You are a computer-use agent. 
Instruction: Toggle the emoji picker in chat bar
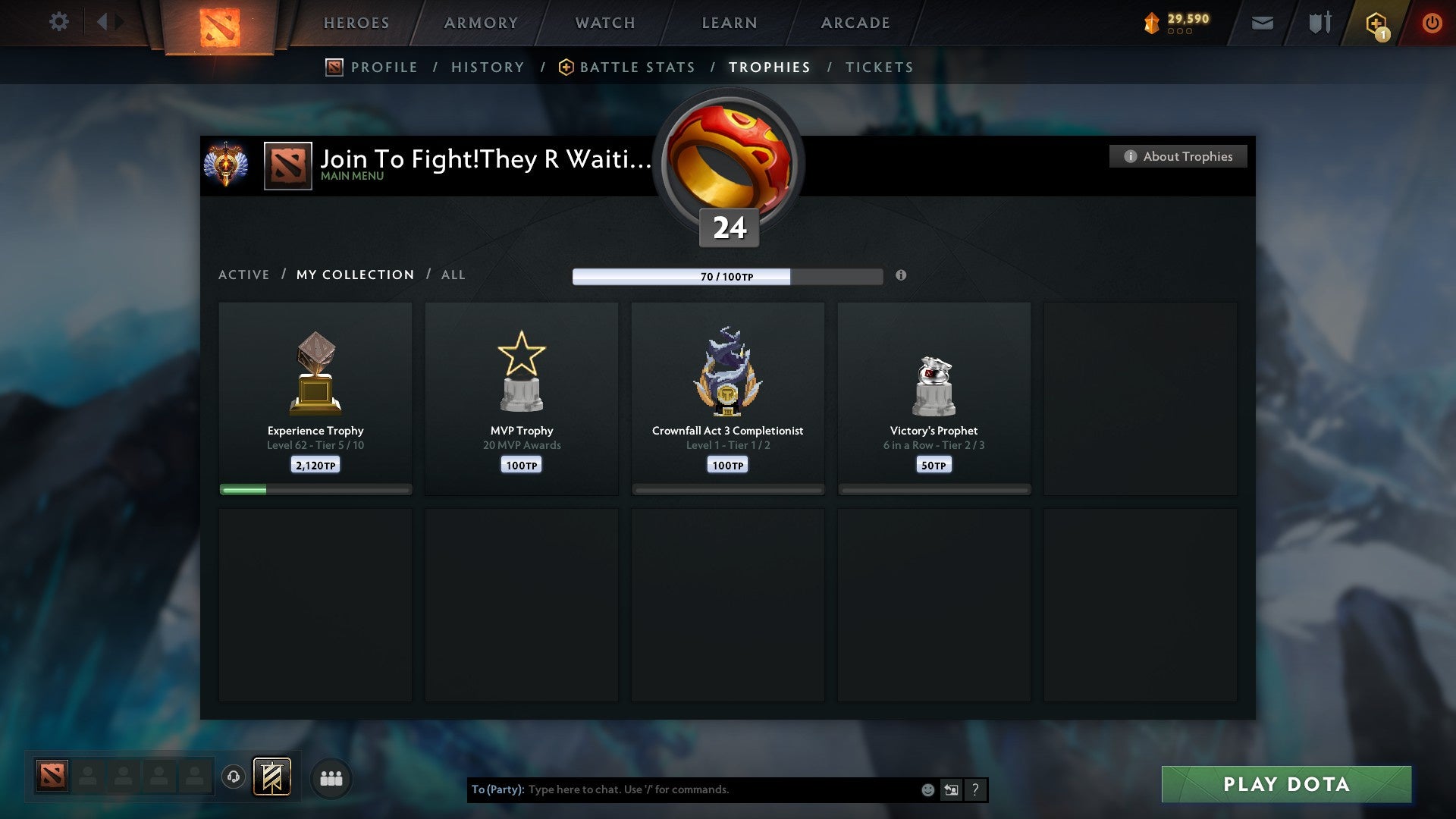(x=927, y=789)
